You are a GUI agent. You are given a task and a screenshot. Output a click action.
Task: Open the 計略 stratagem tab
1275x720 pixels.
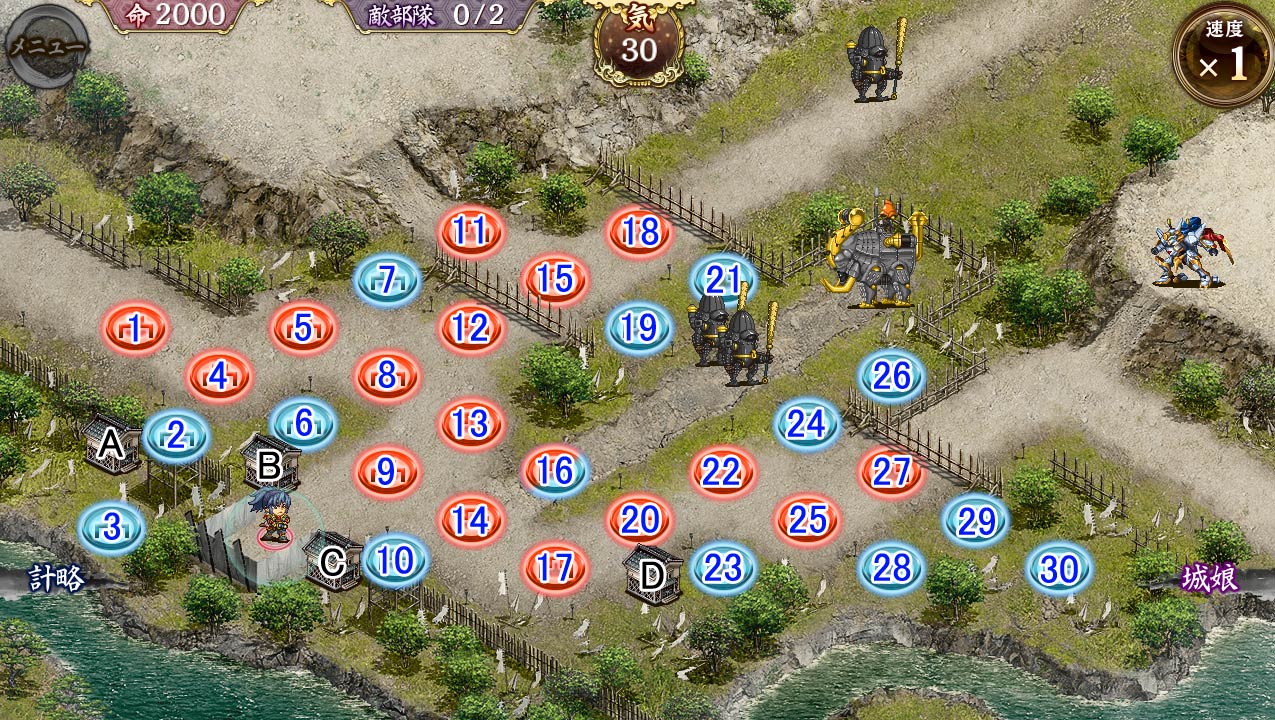(x=56, y=579)
